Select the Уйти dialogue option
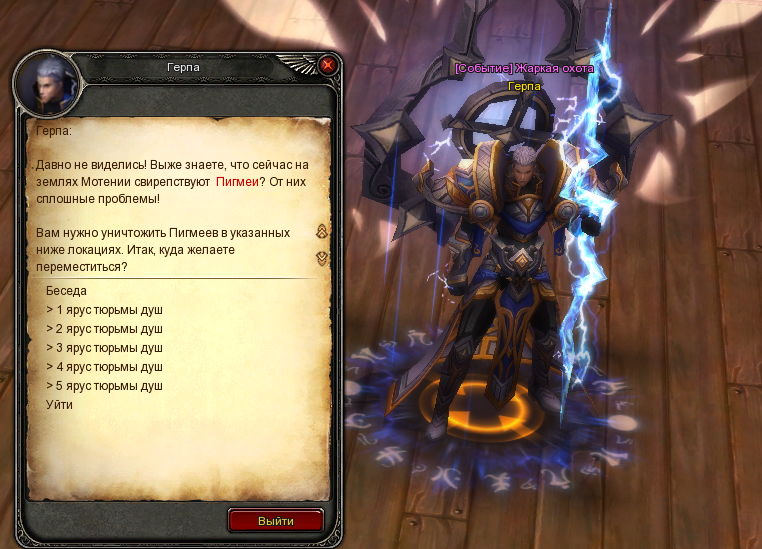This screenshot has width=762, height=549. [x=59, y=405]
